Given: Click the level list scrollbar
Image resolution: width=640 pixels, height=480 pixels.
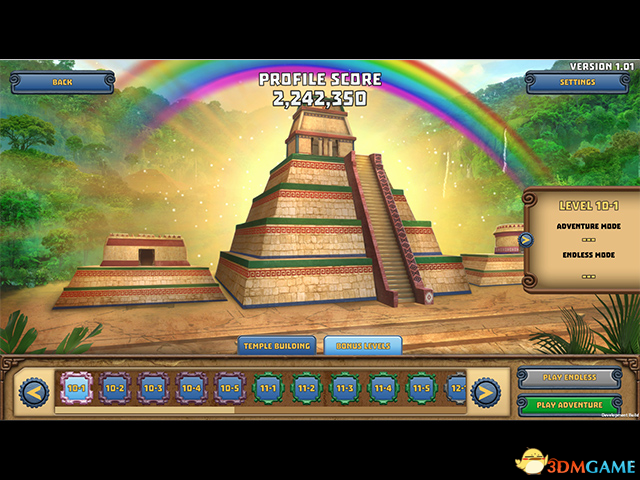Looking at the screenshot, I should [x=145, y=409].
